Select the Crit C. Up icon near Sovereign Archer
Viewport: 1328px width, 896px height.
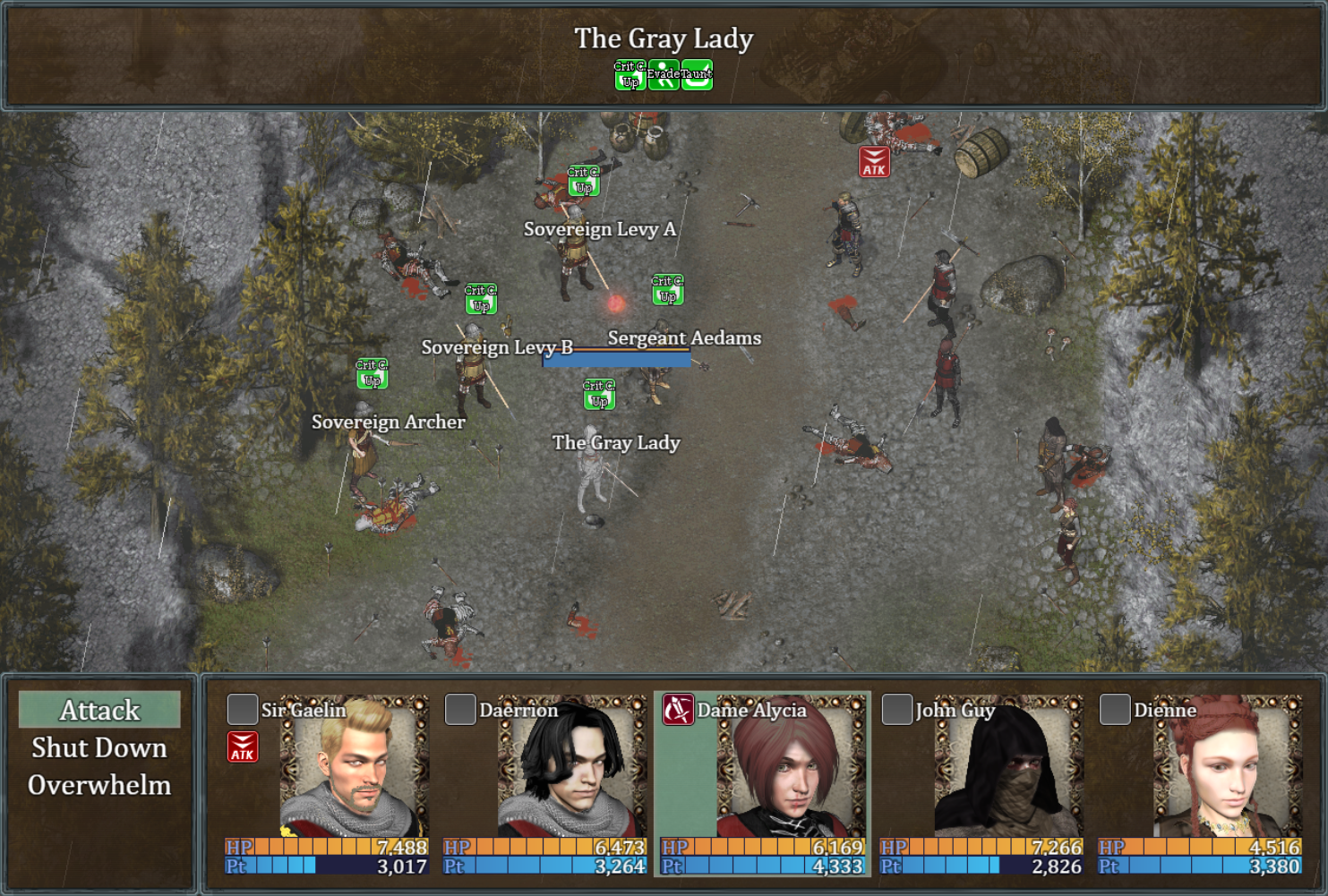tap(371, 375)
